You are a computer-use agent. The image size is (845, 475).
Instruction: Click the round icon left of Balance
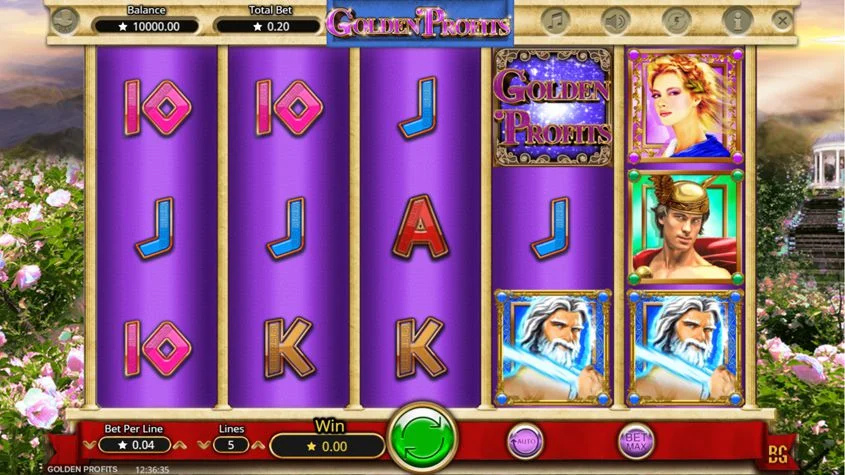[x=66, y=19]
